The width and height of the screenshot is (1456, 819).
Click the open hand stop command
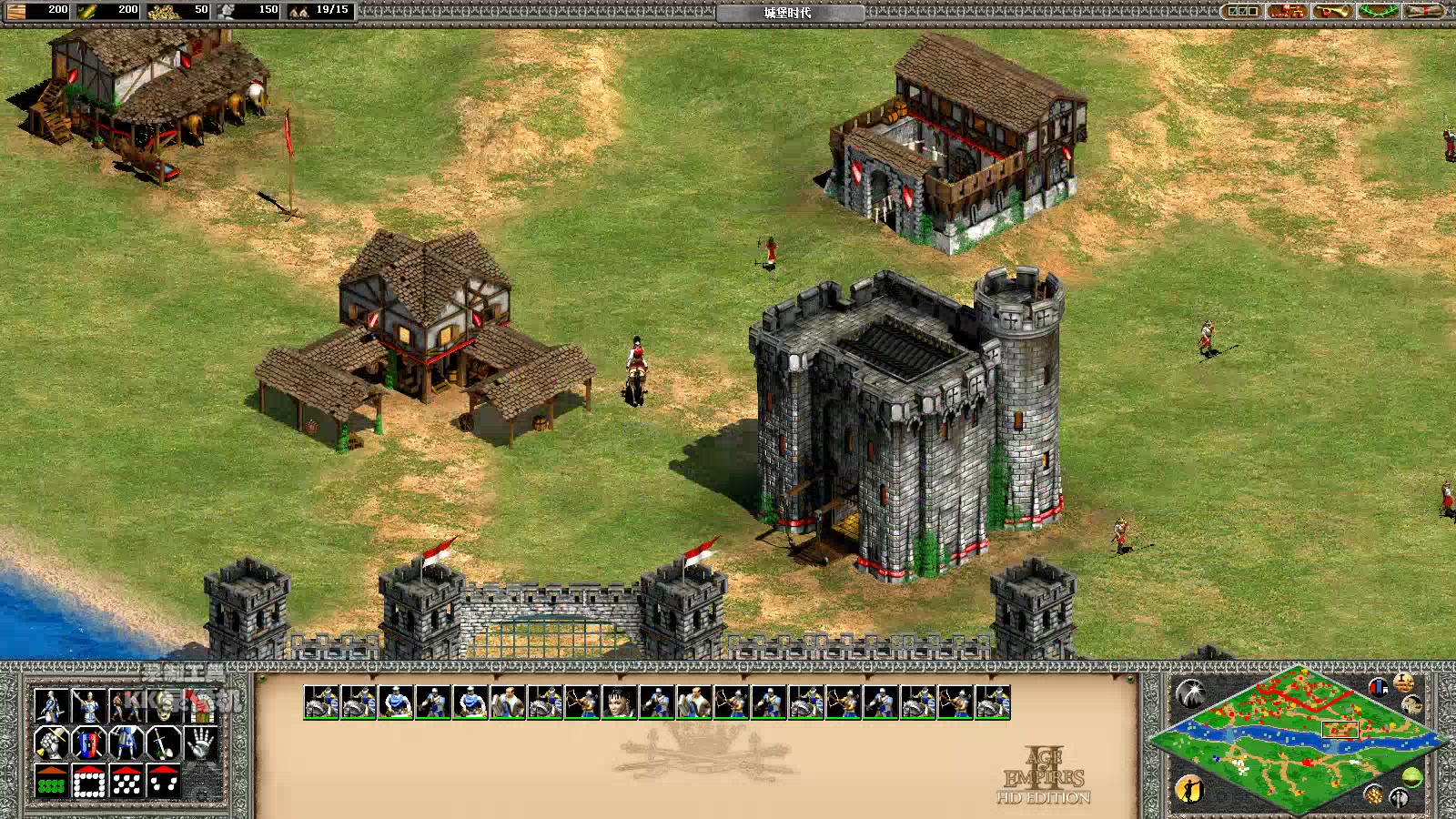(200, 743)
